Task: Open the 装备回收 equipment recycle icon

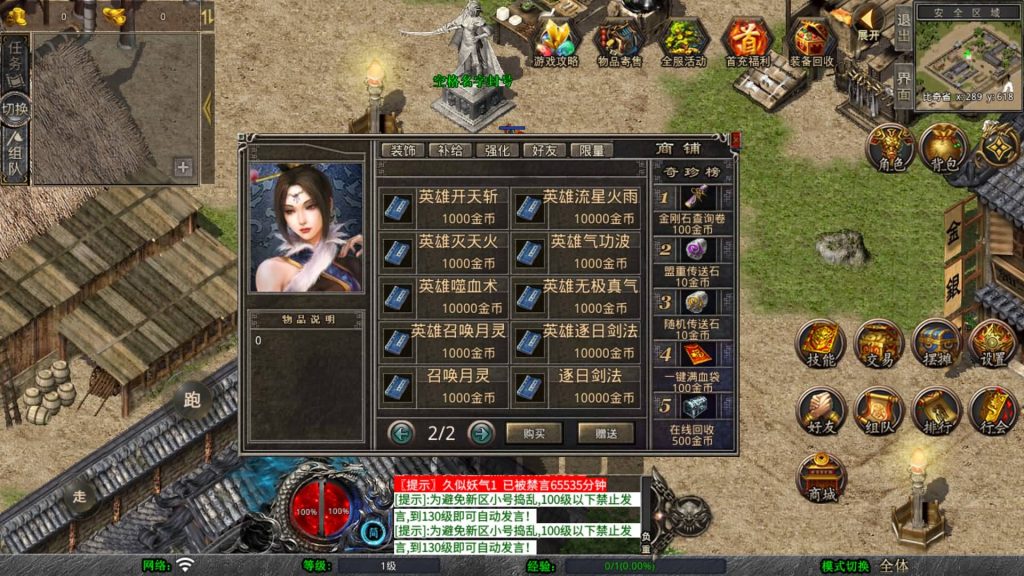Action: click(x=812, y=43)
